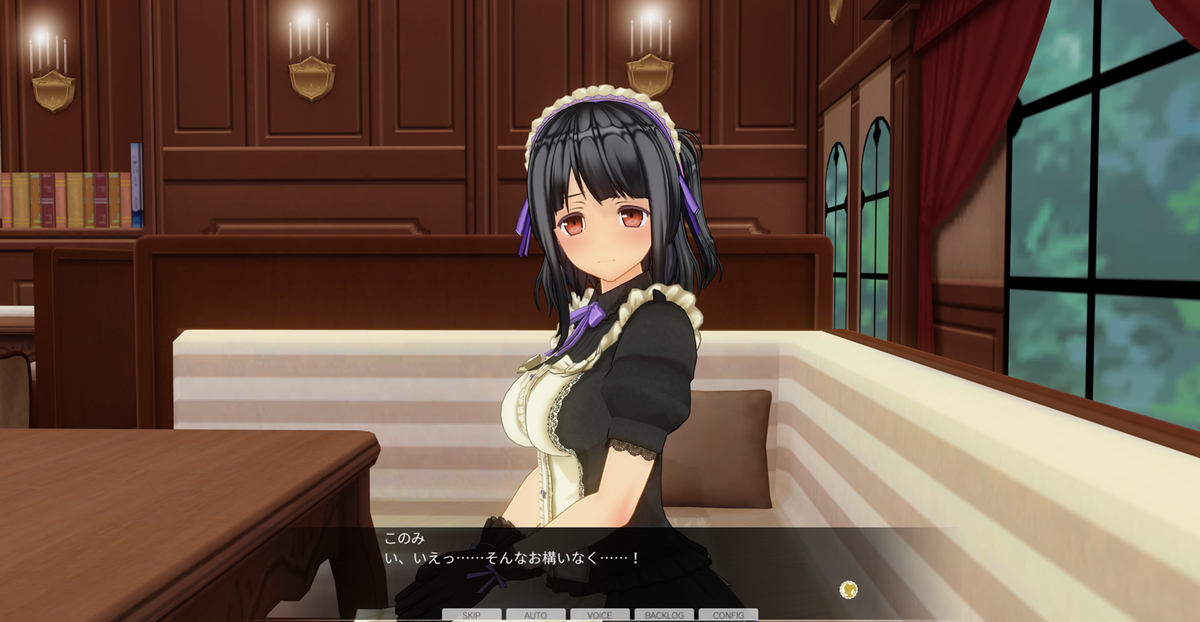Screen dimensions: 1200x622
Task: Open the CONFIG settings
Action: (x=728, y=615)
